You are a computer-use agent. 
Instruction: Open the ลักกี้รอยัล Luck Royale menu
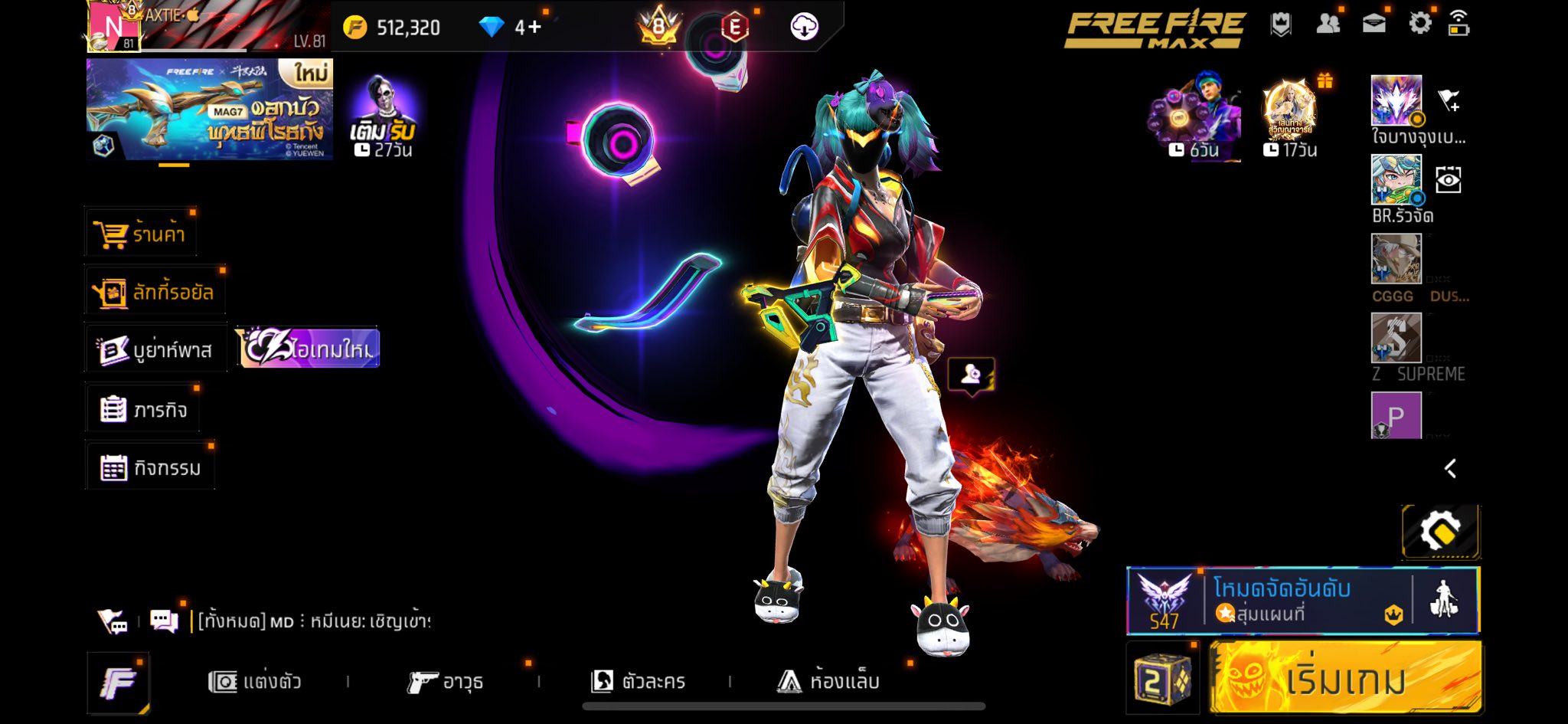[155, 292]
